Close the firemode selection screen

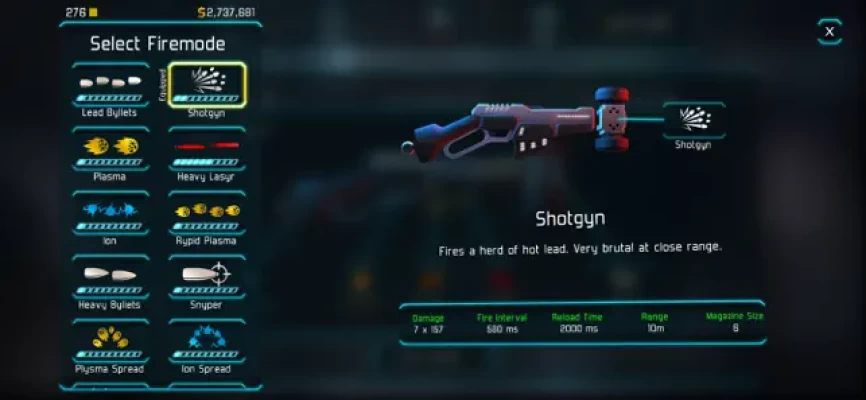pos(829,32)
